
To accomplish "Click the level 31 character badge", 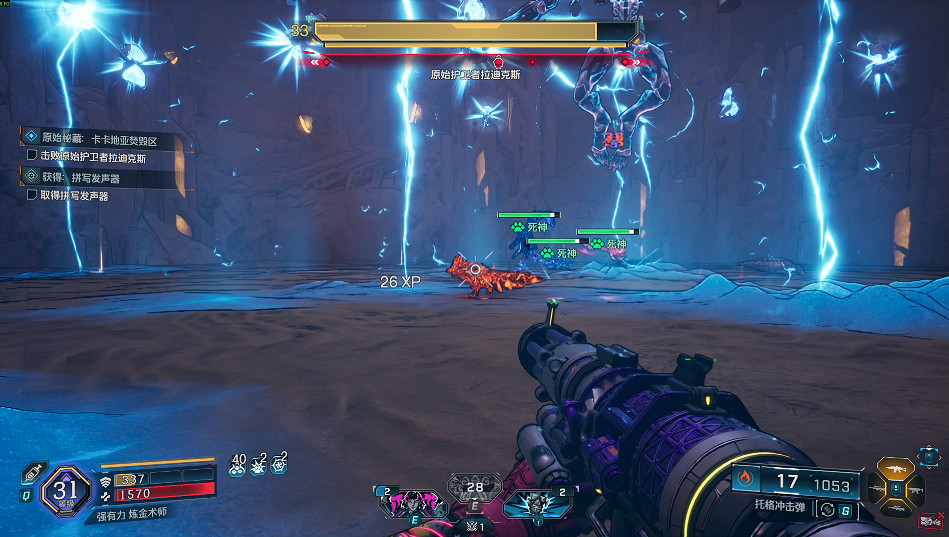I will click(x=66, y=490).
